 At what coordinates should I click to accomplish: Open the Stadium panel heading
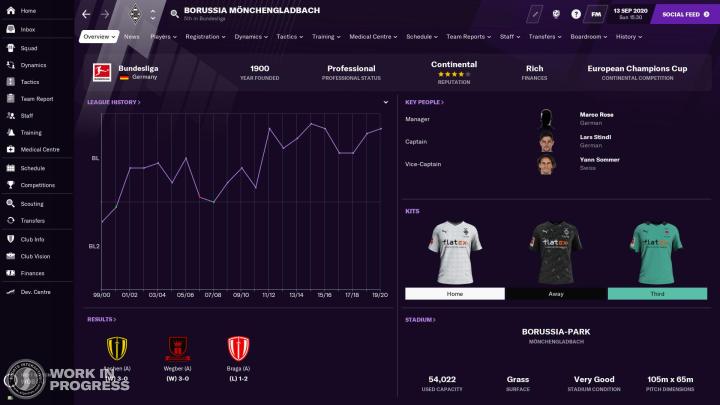coord(420,320)
